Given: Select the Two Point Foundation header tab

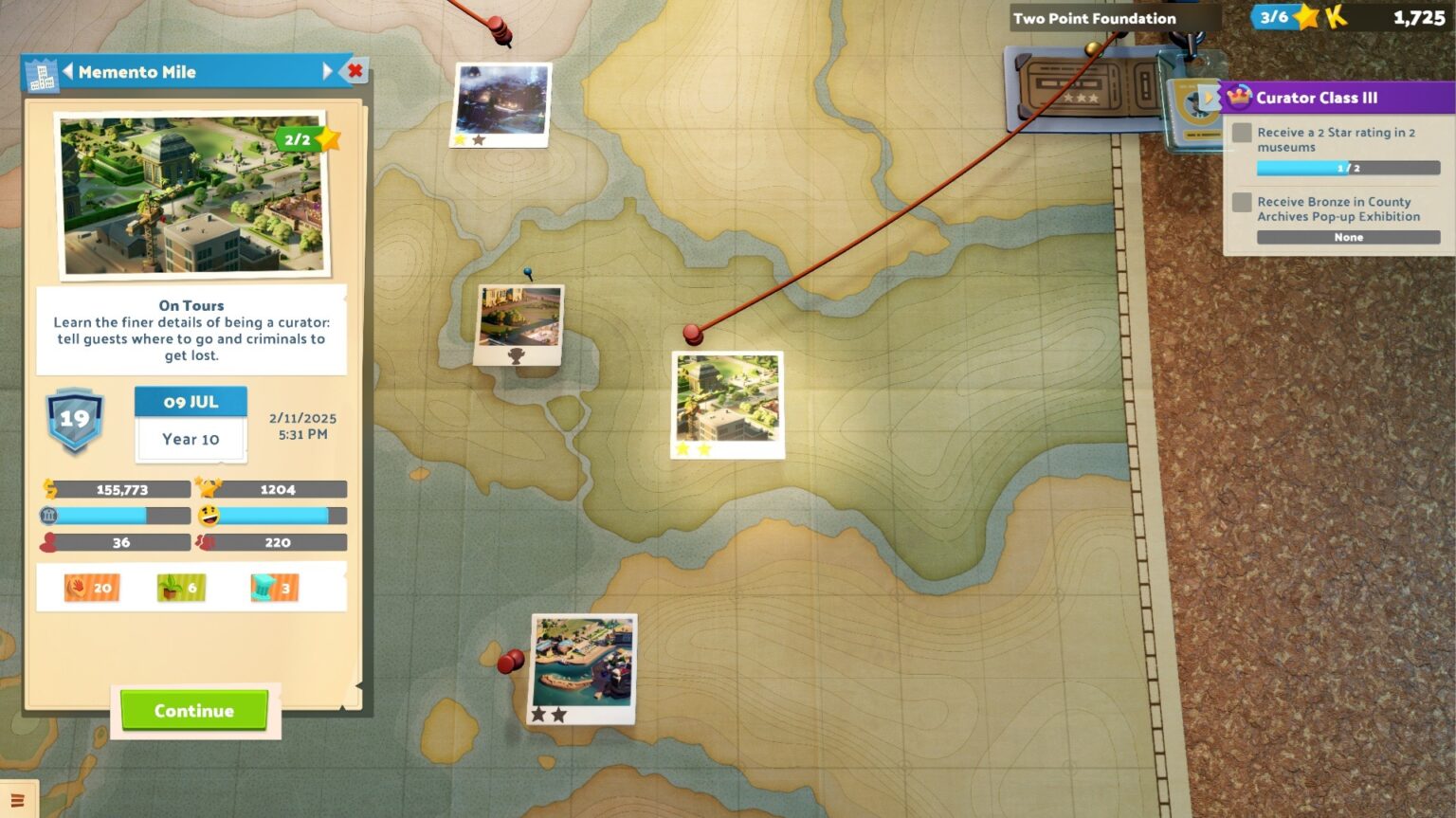Looking at the screenshot, I should click(x=1094, y=17).
